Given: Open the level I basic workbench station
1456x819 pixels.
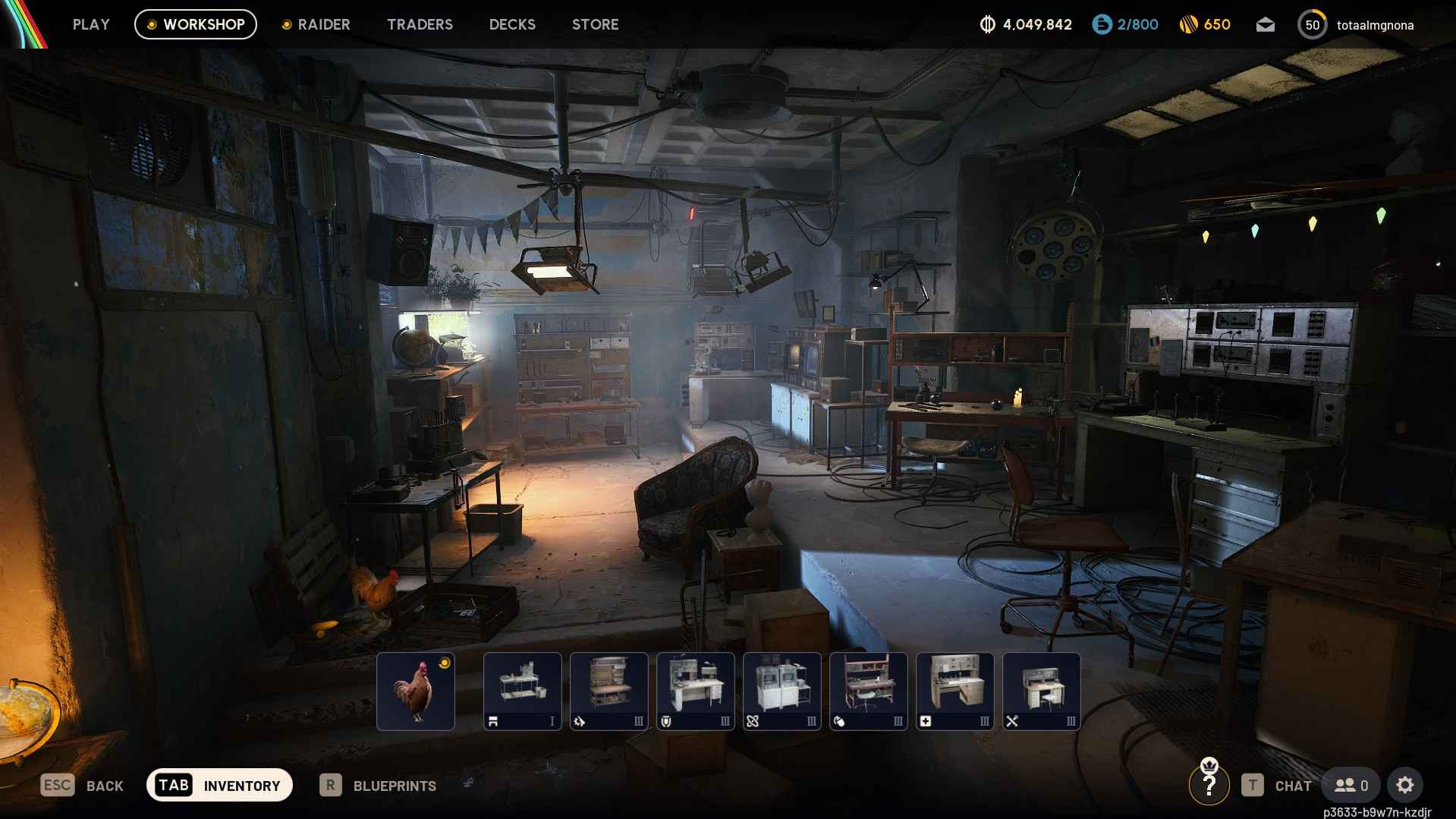Looking at the screenshot, I should tap(523, 691).
